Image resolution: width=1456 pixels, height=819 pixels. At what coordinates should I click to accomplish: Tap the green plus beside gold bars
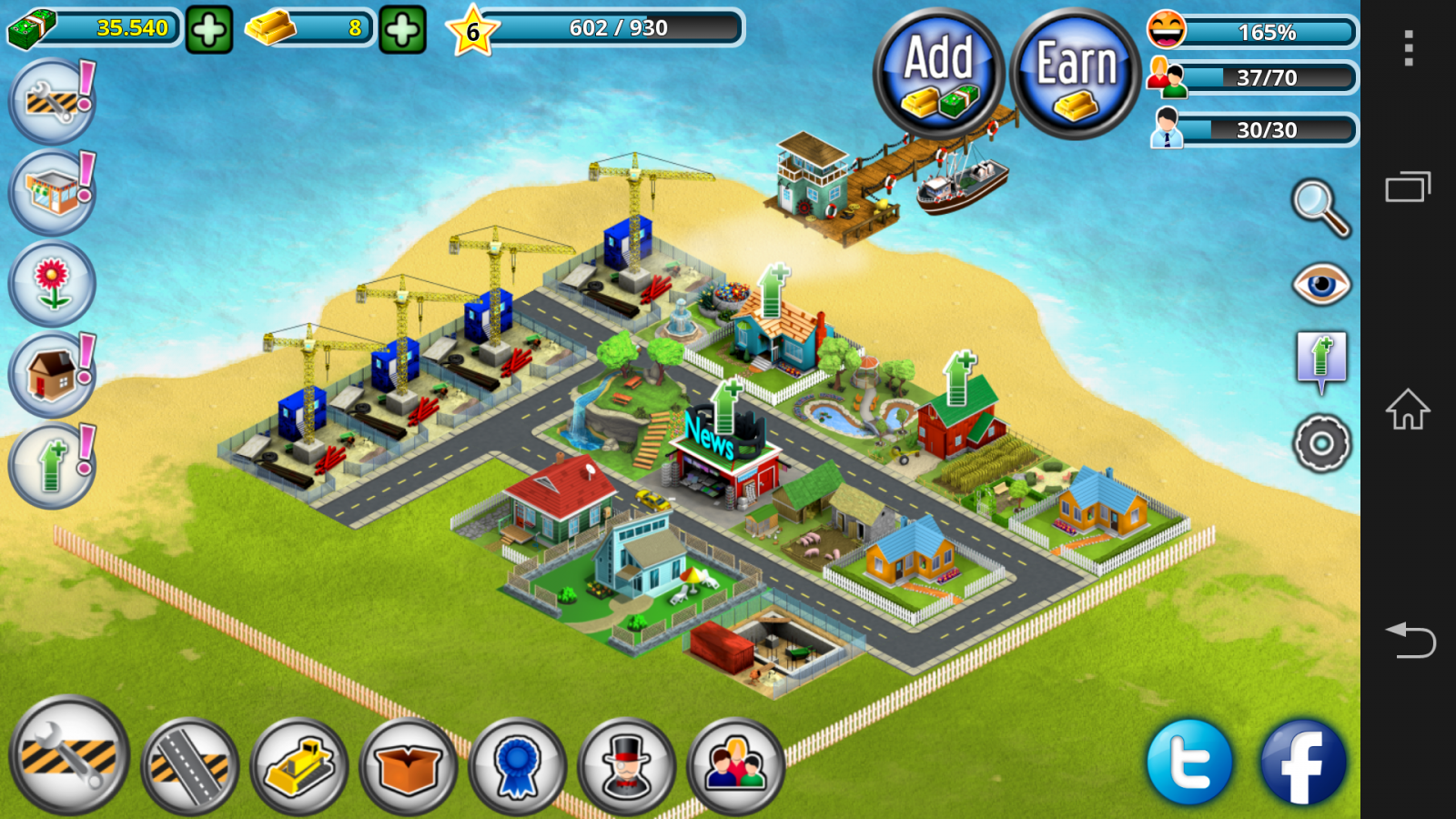coord(402,31)
